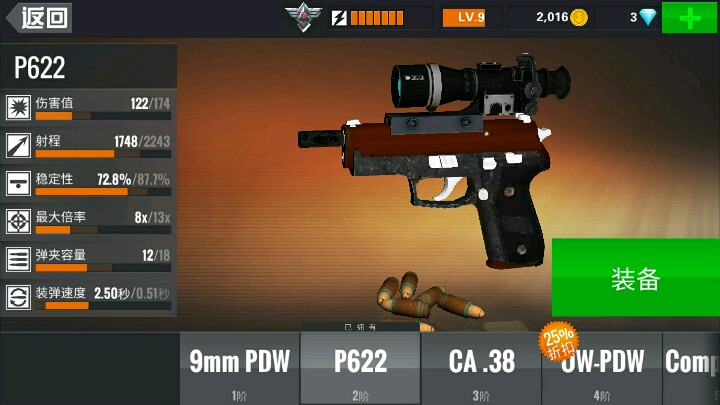
Task: Select the 伤害值 damage stat row
Action: [x=88, y=107]
